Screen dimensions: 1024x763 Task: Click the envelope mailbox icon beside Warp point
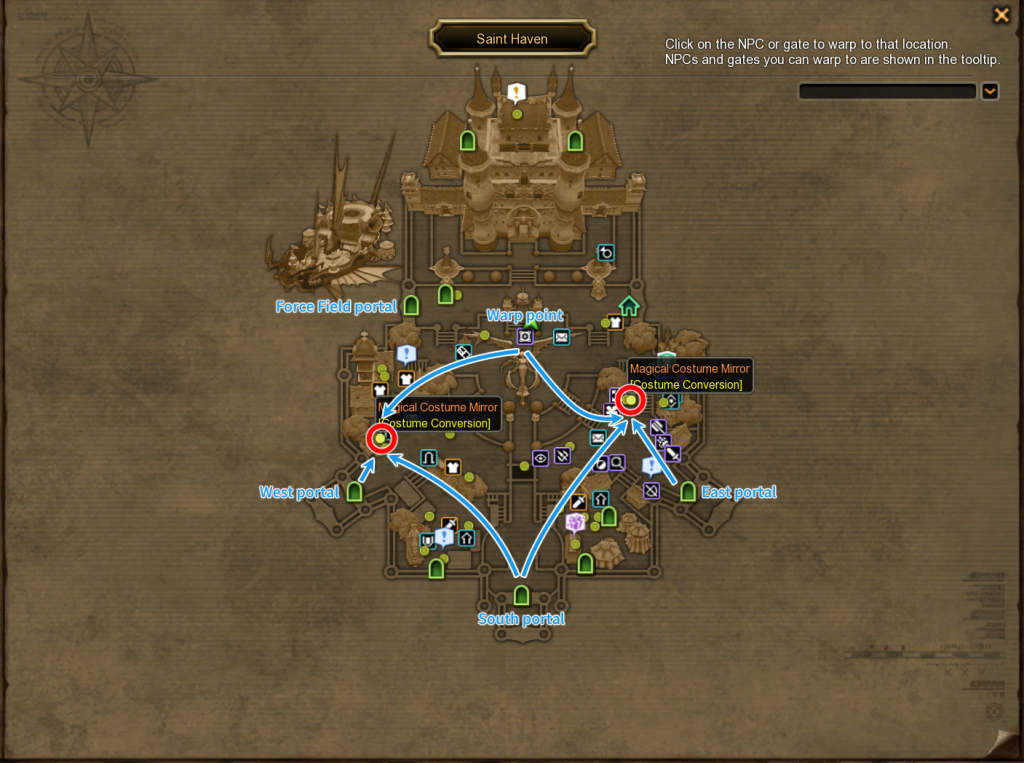(561, 338)
